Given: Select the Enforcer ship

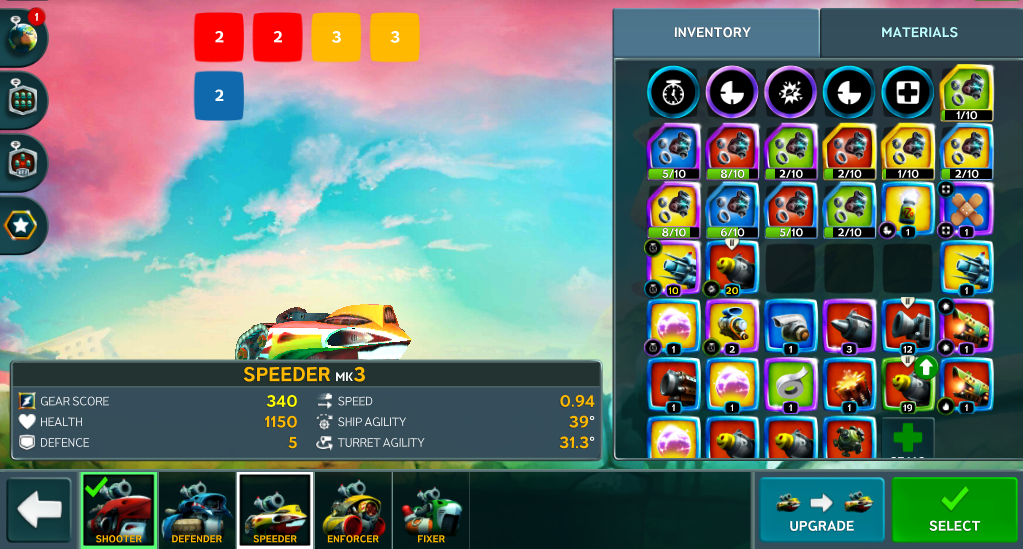Looking at the screenshot, I should coord(353,509).
